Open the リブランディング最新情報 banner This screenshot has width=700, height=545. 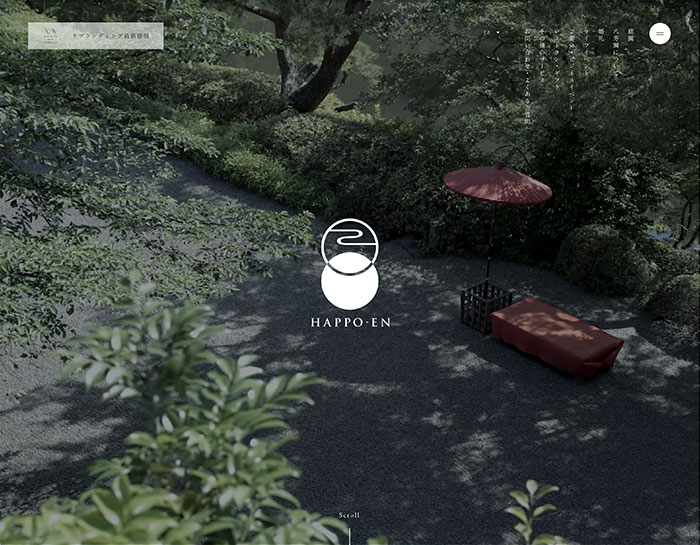tap(96, 36)
